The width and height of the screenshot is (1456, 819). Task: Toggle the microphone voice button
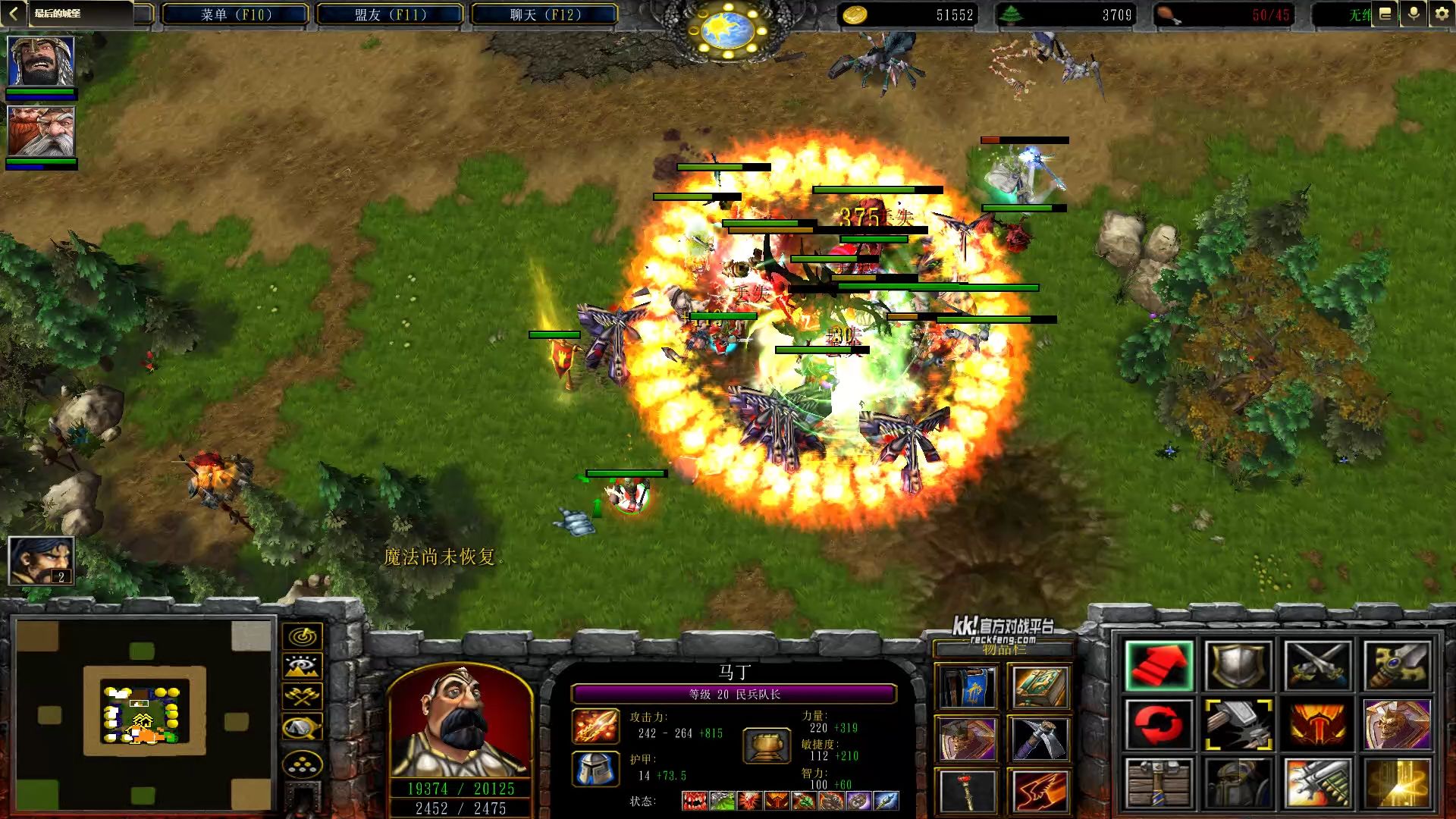coord(1414,14)
